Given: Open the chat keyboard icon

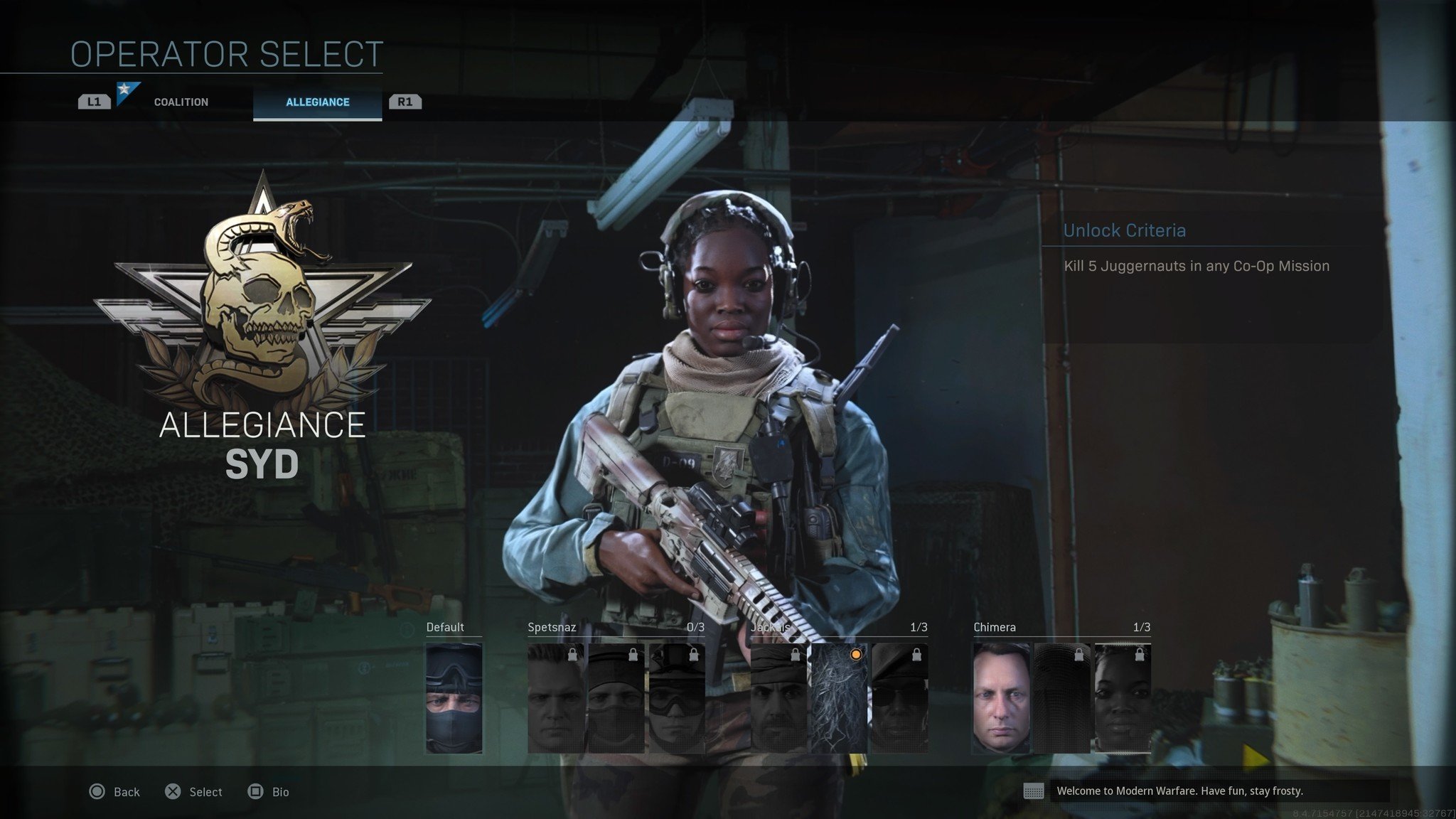Looking at the screenshot, I should pos(1033,791).
